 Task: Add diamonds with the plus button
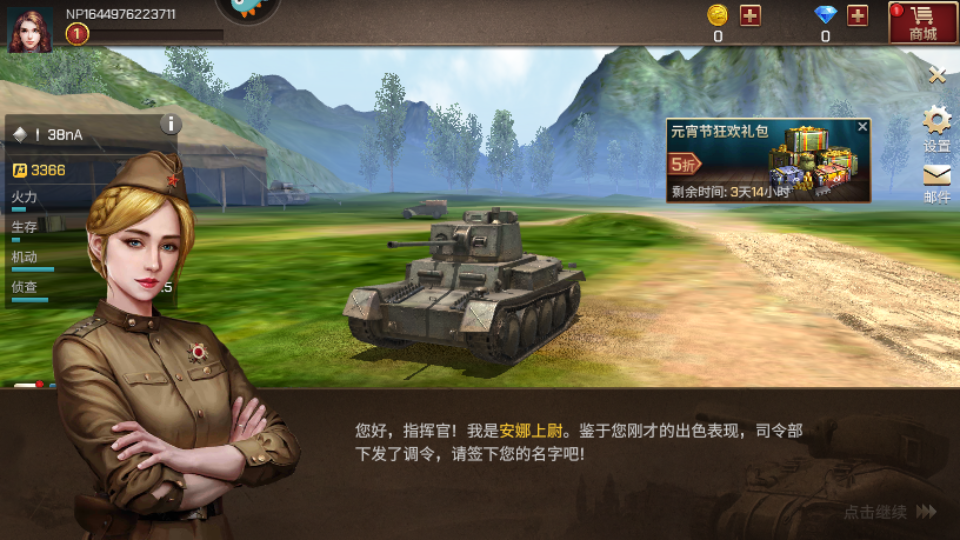coord(857,15)
